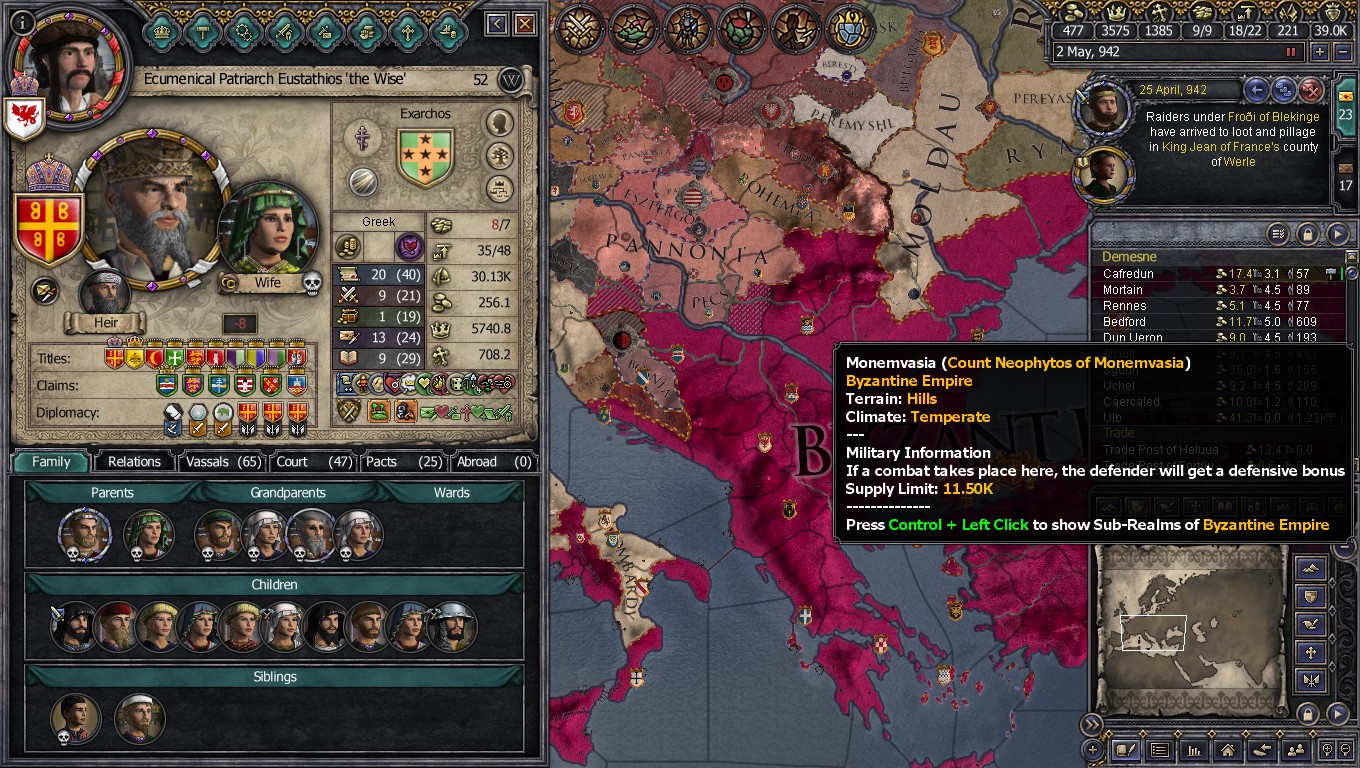Switch to the Relations tab
The image size is (1360, 768).
point(134,461)
